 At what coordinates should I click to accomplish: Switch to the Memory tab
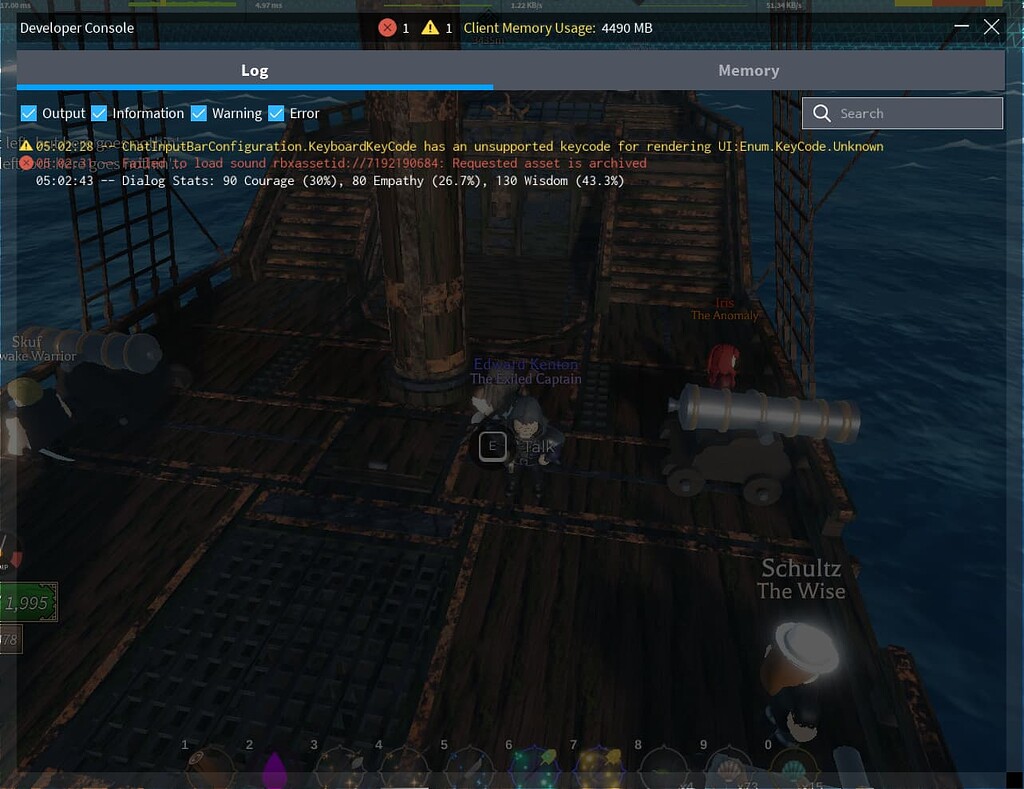point(748,71)
